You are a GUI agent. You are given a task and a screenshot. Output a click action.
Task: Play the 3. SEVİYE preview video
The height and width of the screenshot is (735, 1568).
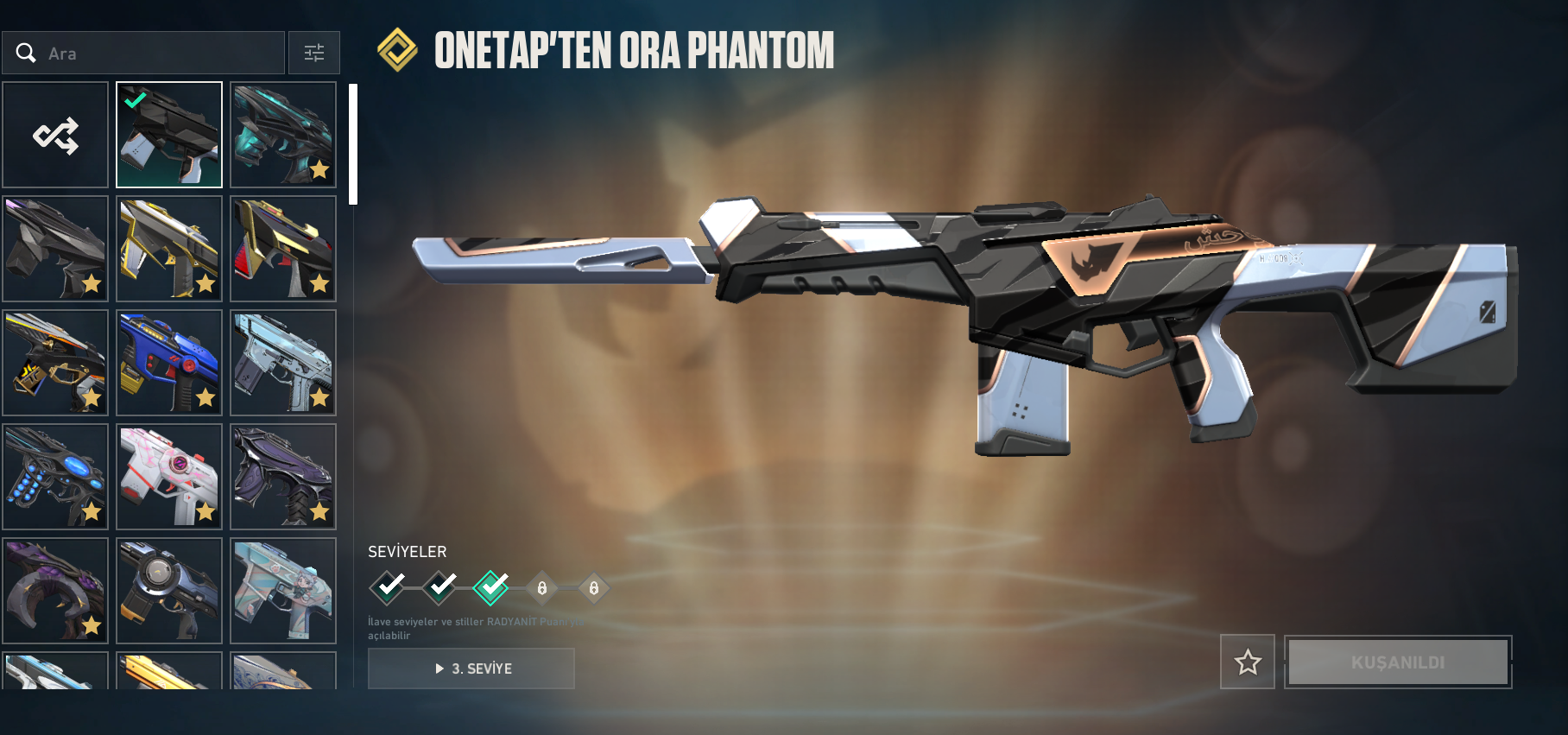[x=471, y=668]
